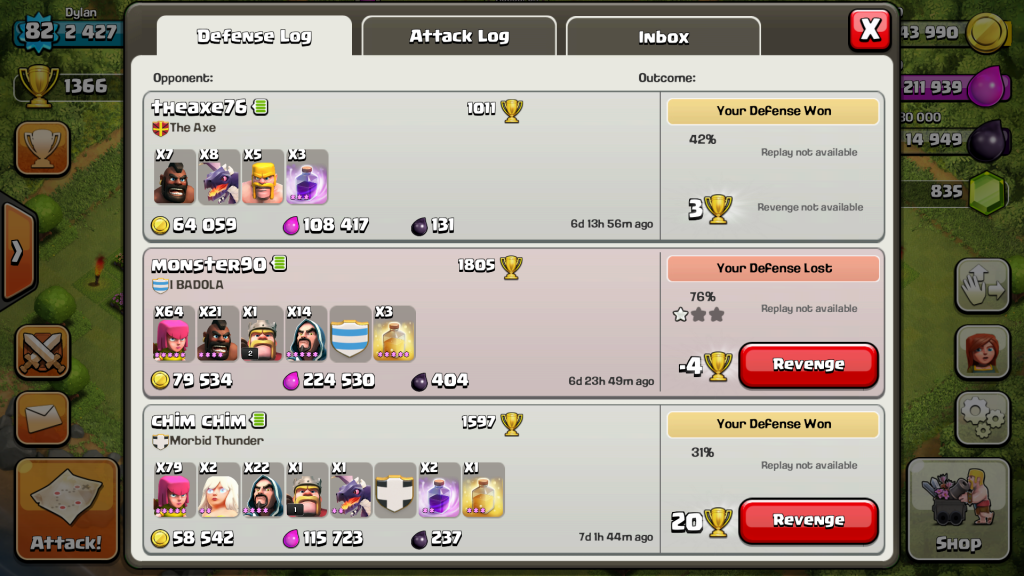This screenshot has width=1024, height=576.
Task: Take revenge on chim chim
Action: click(808, 520)
